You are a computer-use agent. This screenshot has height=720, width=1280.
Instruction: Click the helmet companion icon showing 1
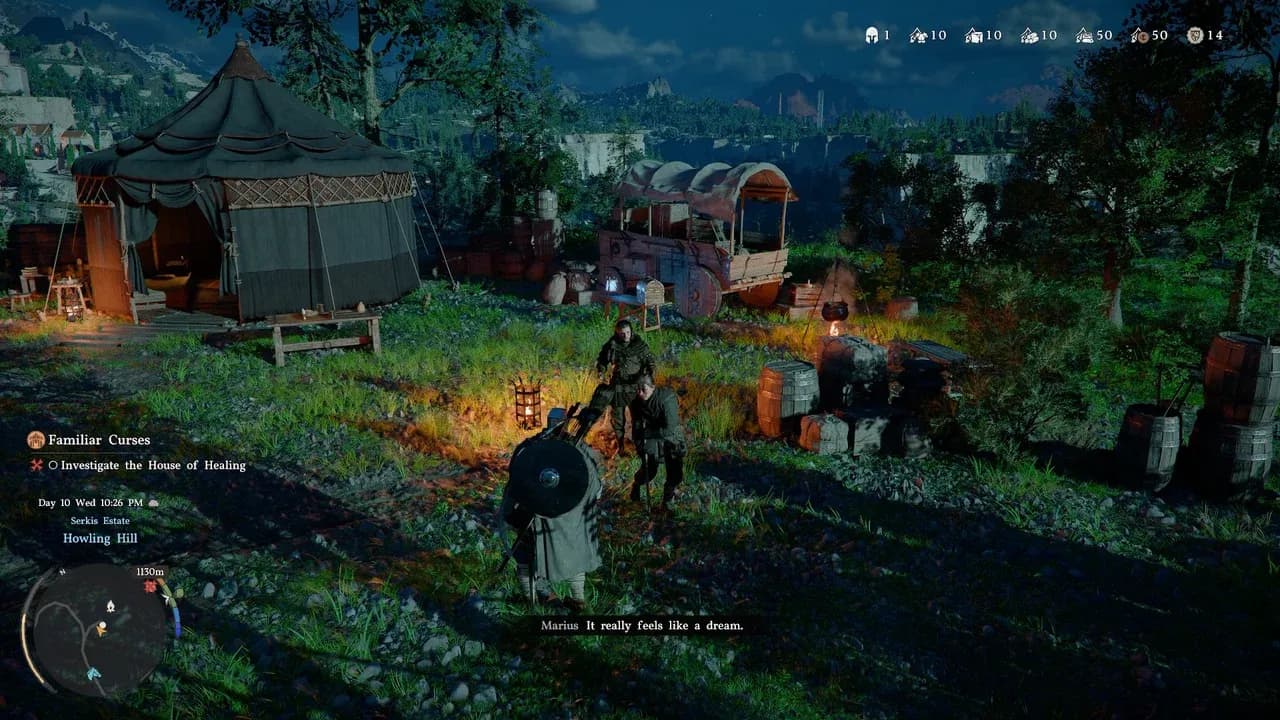point(871,36)
